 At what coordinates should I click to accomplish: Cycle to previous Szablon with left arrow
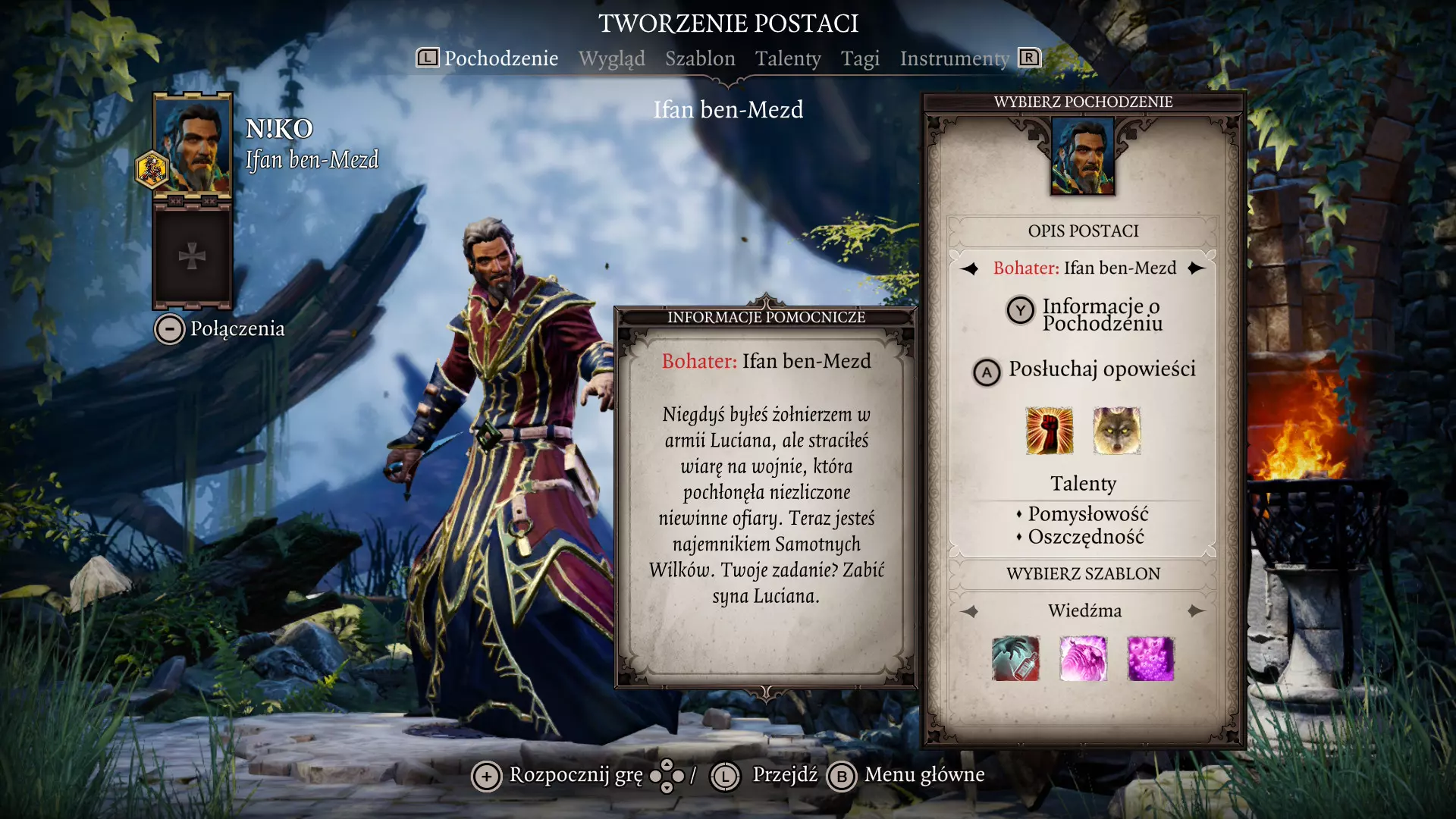pos(970,611)
